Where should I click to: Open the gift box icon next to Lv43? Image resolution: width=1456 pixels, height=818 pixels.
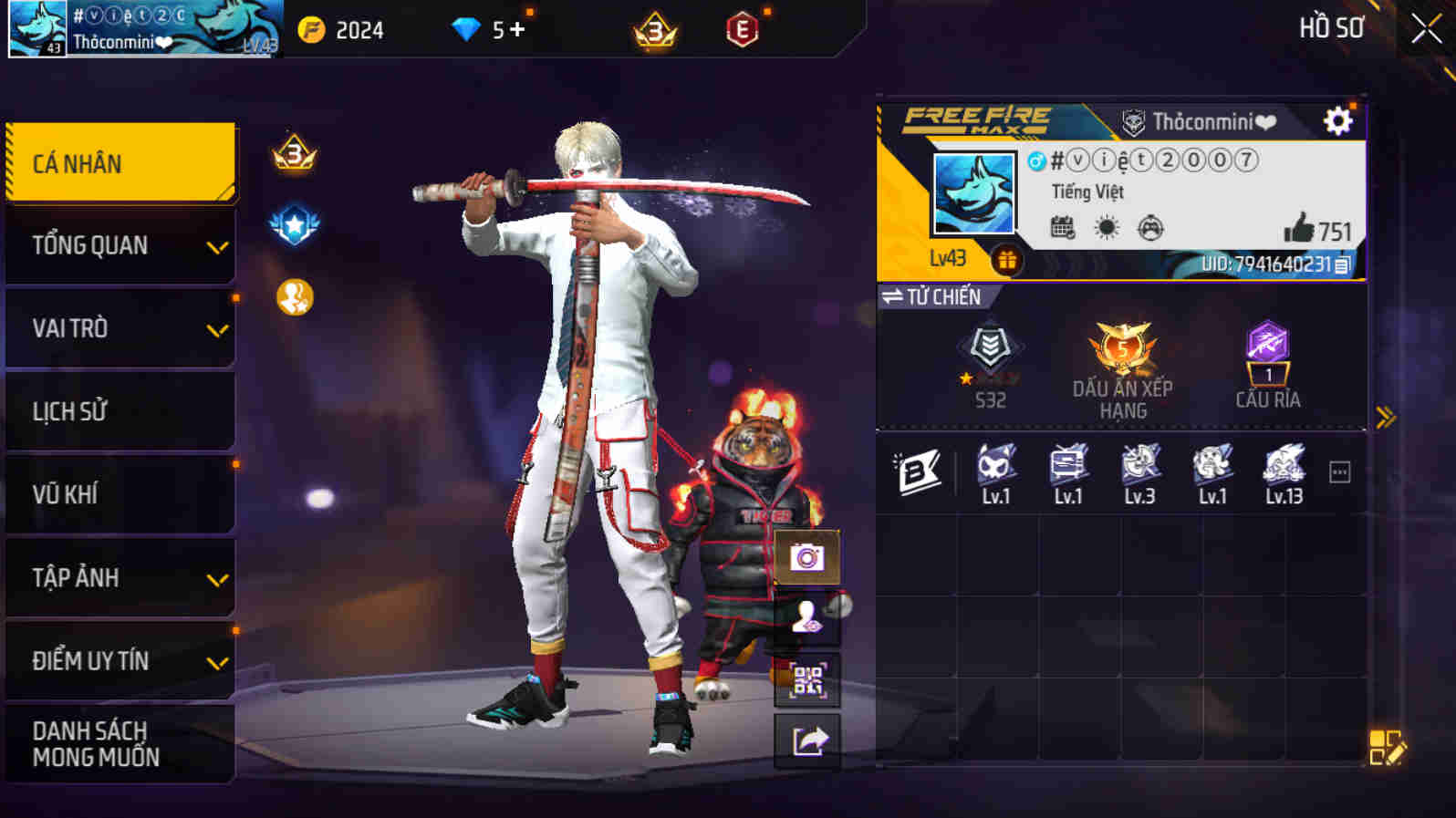1007,259
